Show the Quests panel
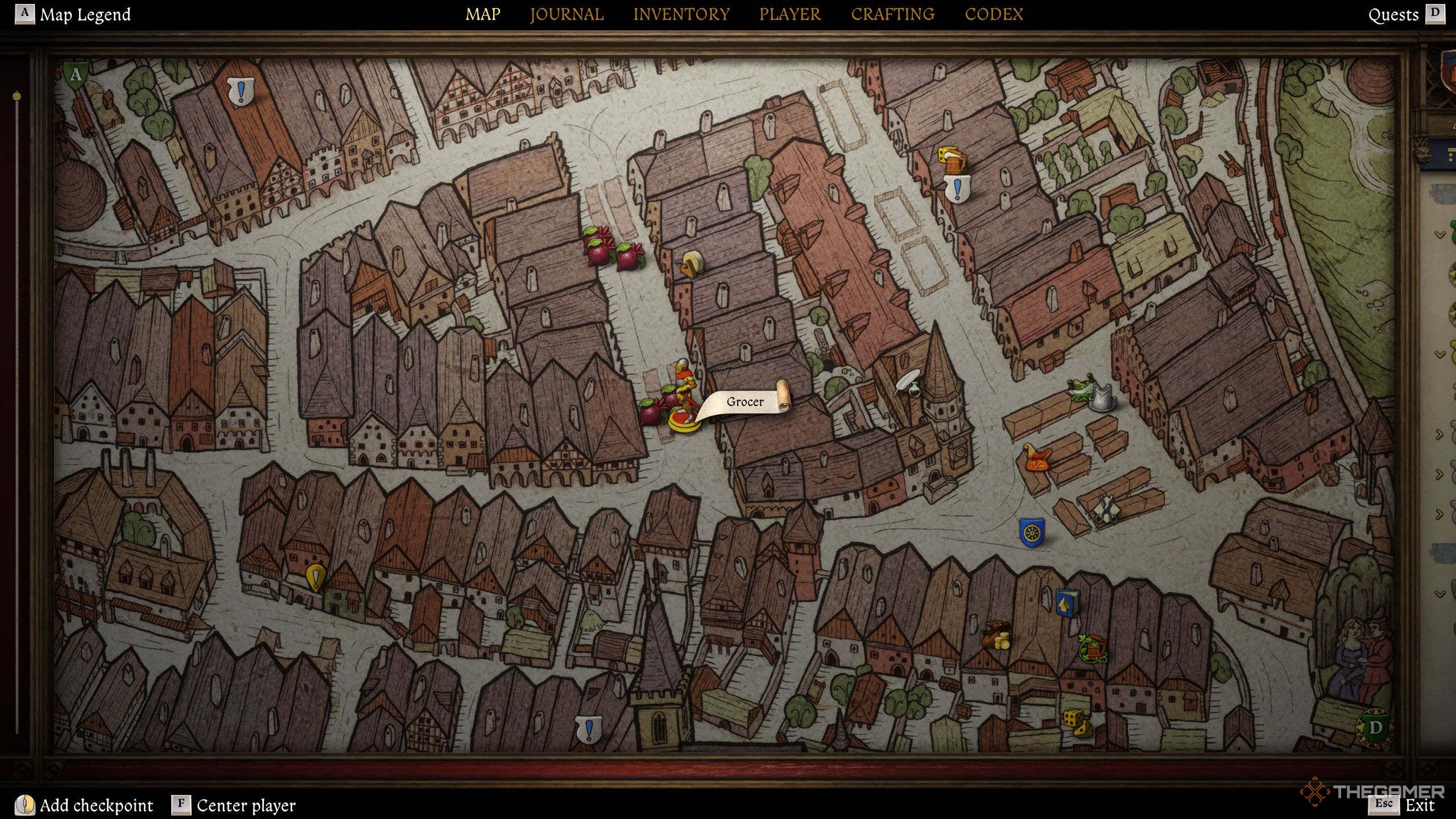The width and height of the screenshot is (1456, 819). click(1393, 15)
